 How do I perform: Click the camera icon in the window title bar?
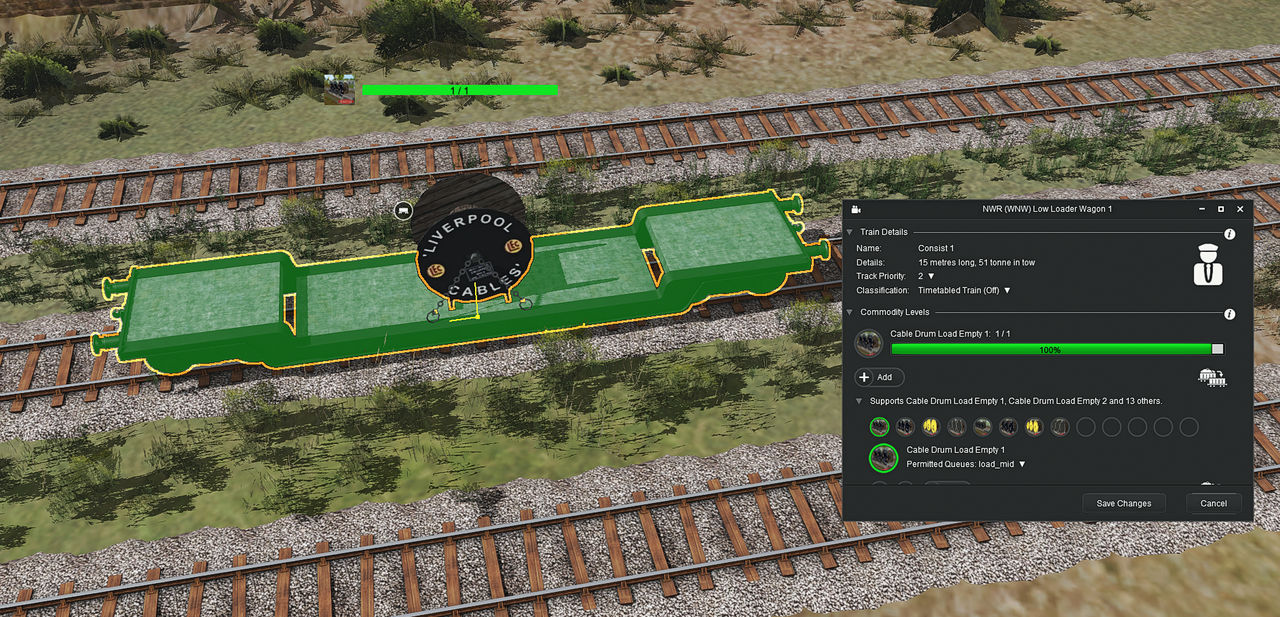click(857, 209)
